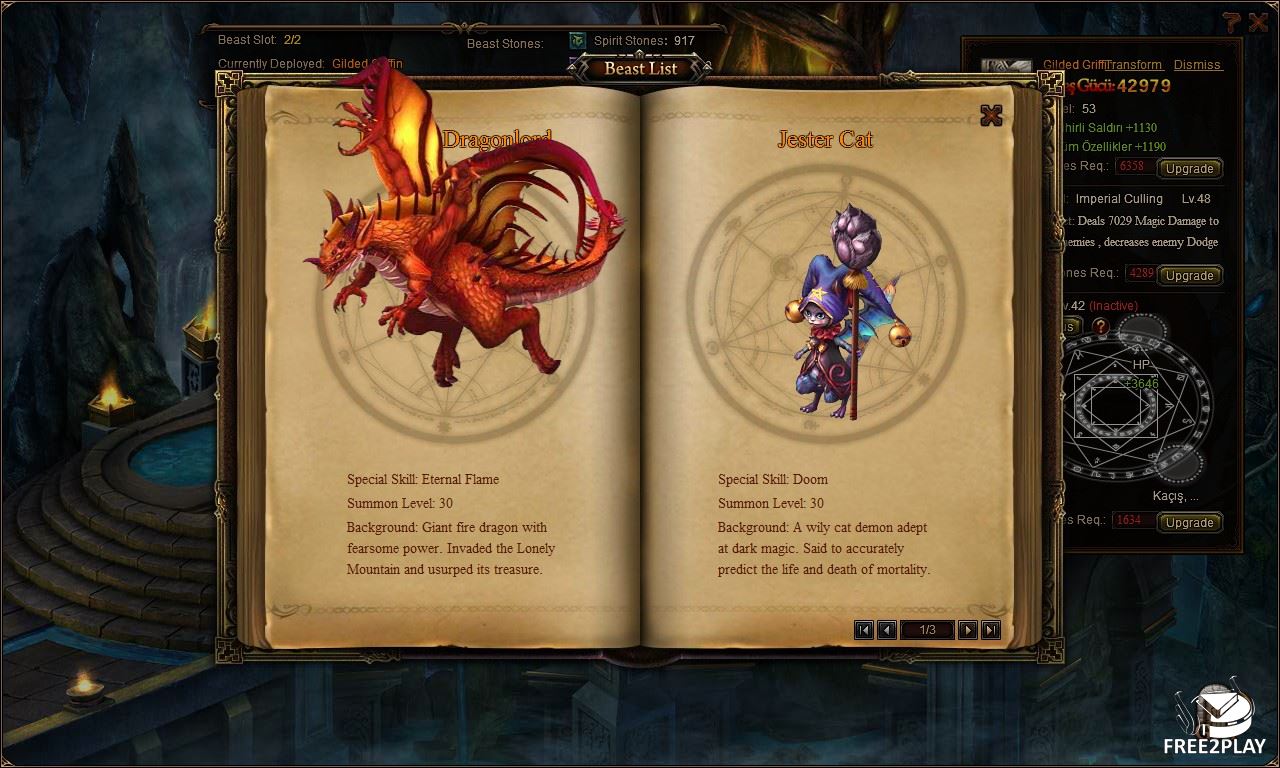Open the red question mark help icon
1280x768 pixels.
[1100, 326]
